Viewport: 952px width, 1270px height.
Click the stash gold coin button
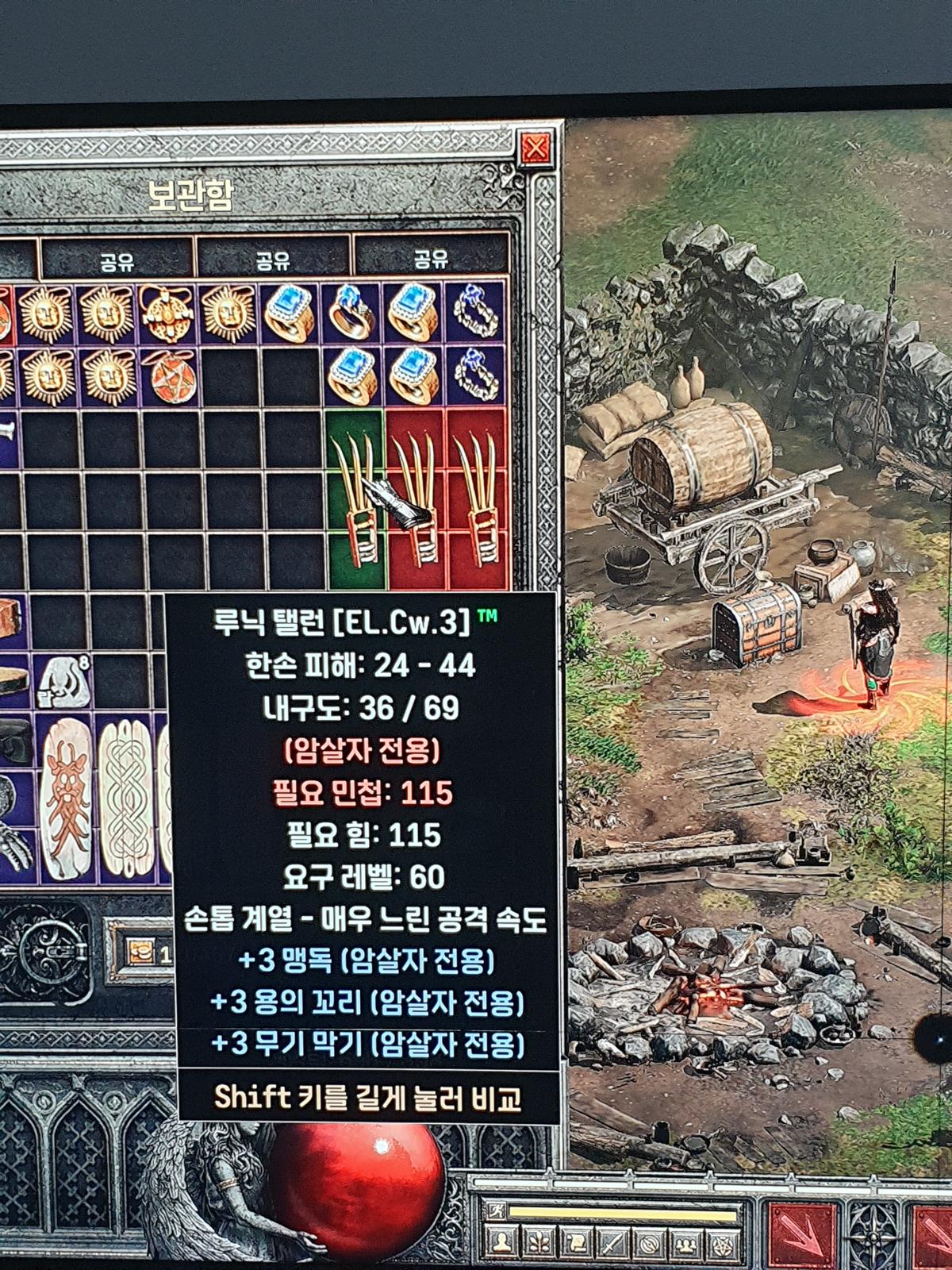pyautogui.click(x=140, y=952)
